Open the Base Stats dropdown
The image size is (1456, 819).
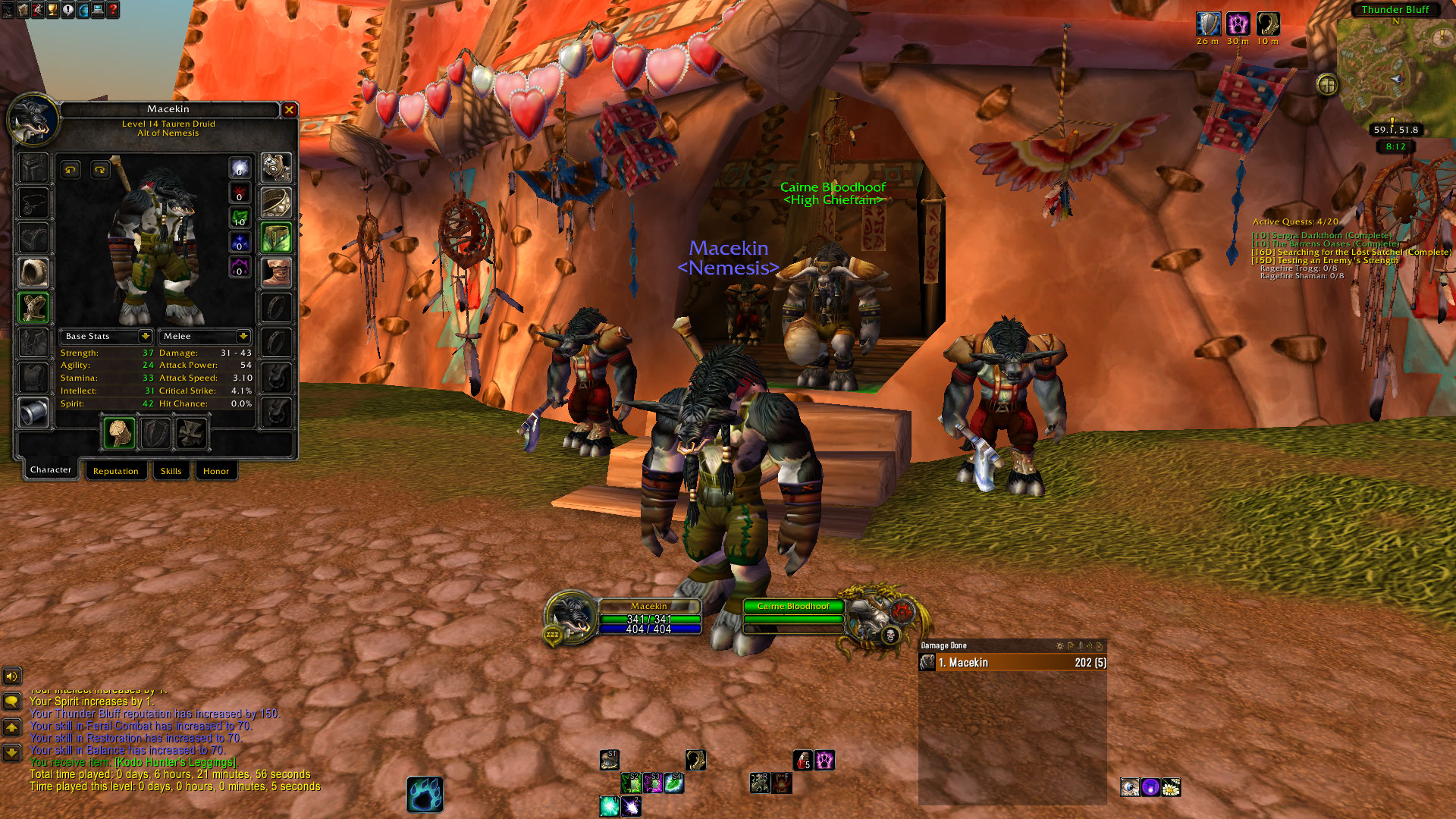[145, 336]
